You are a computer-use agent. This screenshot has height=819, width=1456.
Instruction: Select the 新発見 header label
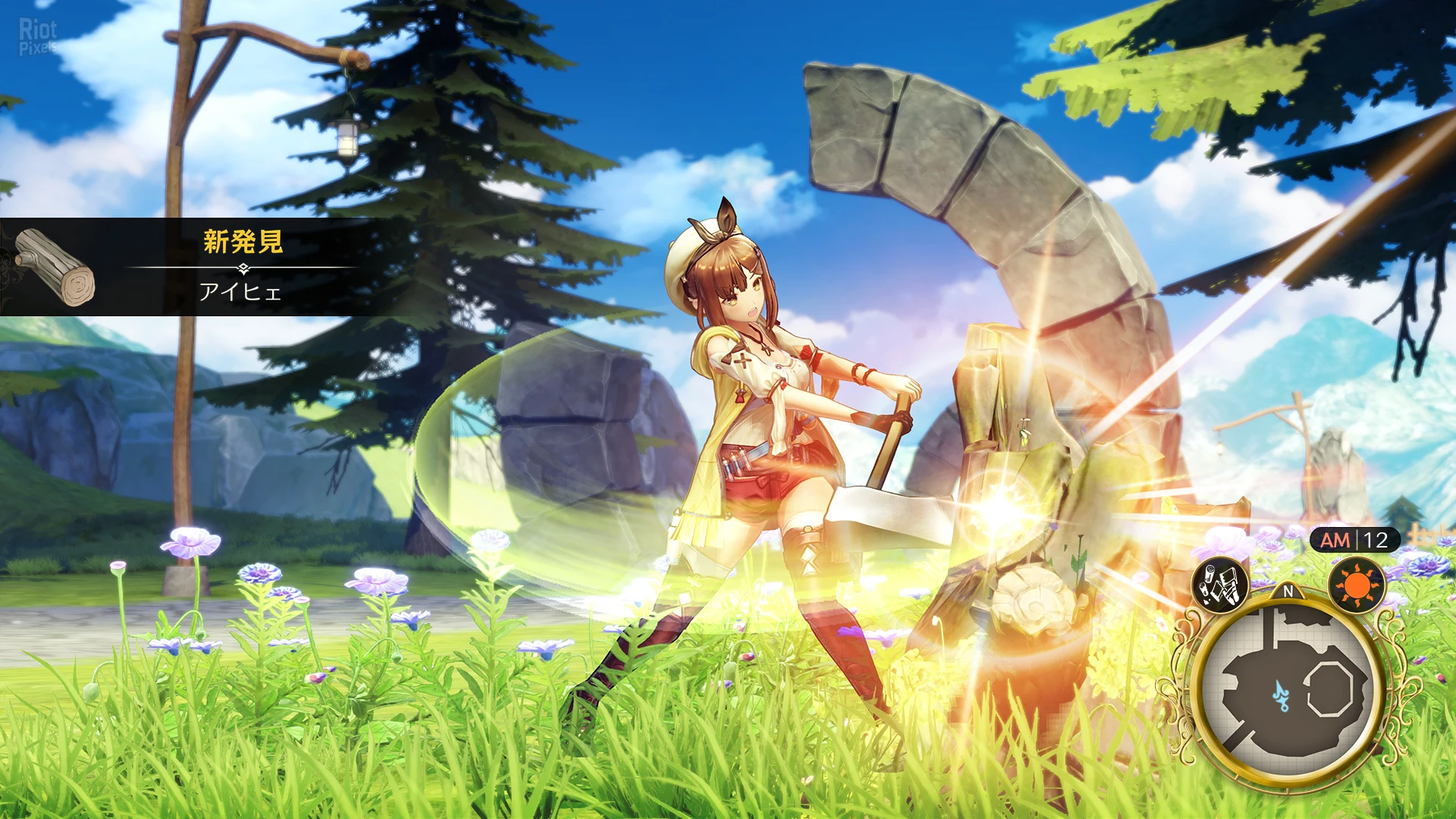(x=243, y=243)
